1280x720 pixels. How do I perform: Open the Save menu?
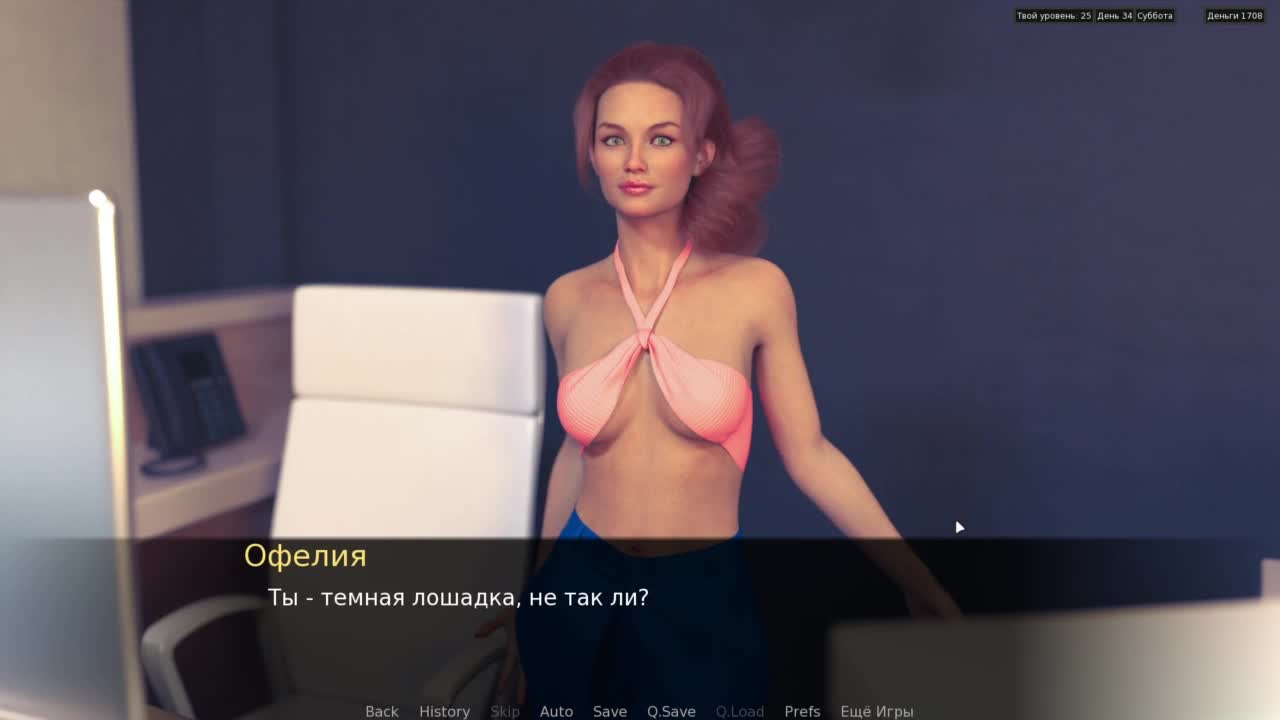pyautogui.click(x=609, y=711)
